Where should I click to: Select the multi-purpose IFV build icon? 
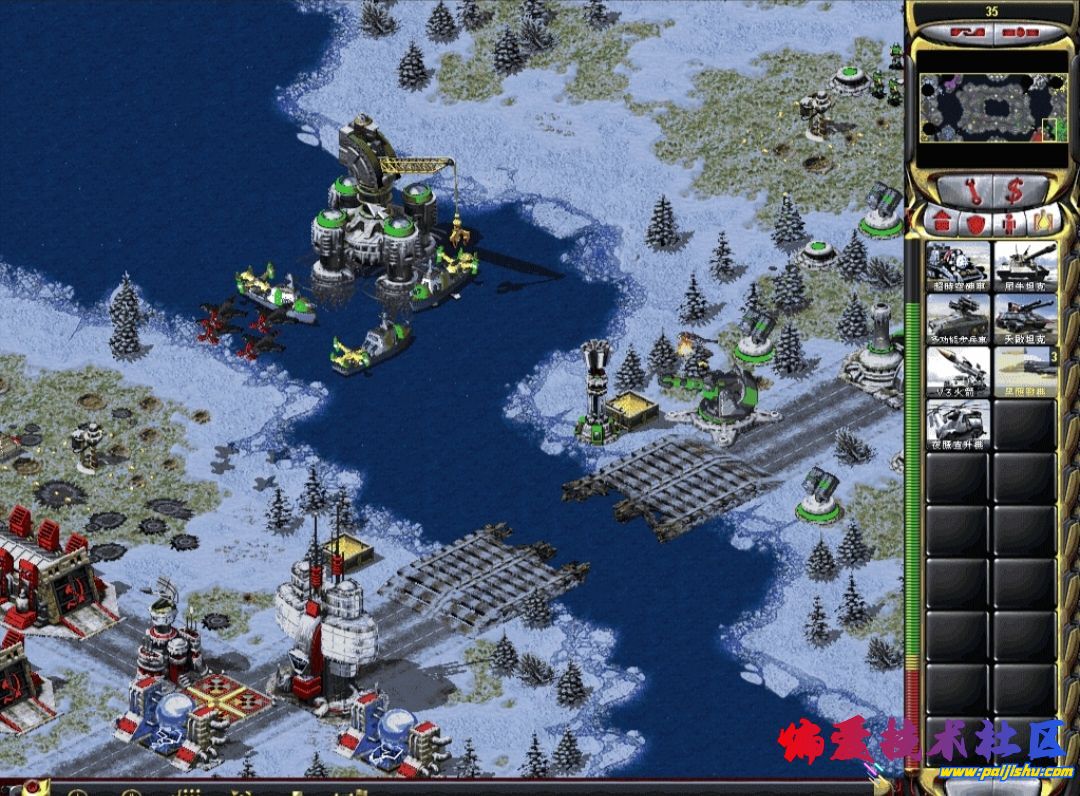pos(958,318)
